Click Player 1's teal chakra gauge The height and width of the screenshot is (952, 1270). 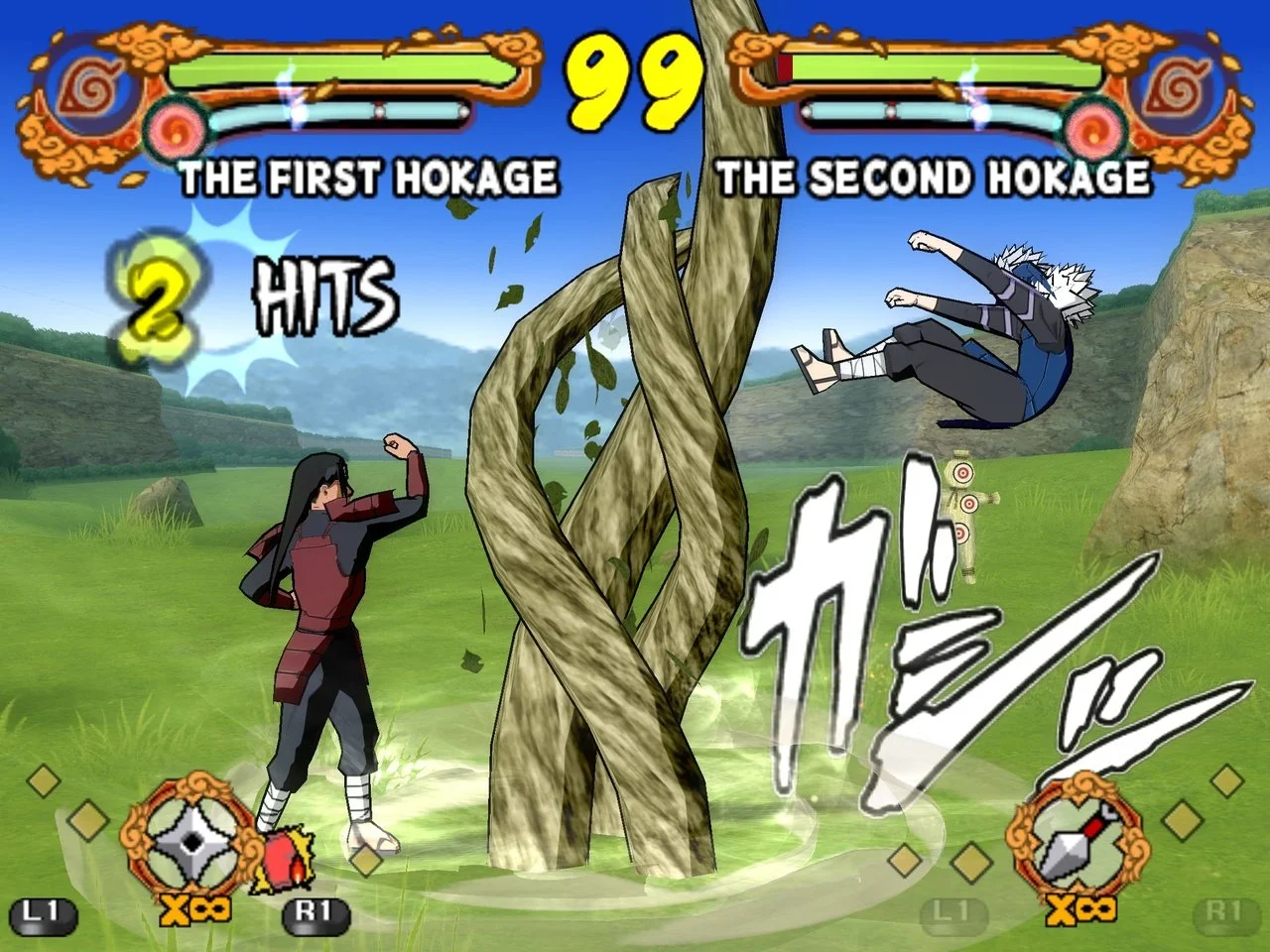click(347, 112)
